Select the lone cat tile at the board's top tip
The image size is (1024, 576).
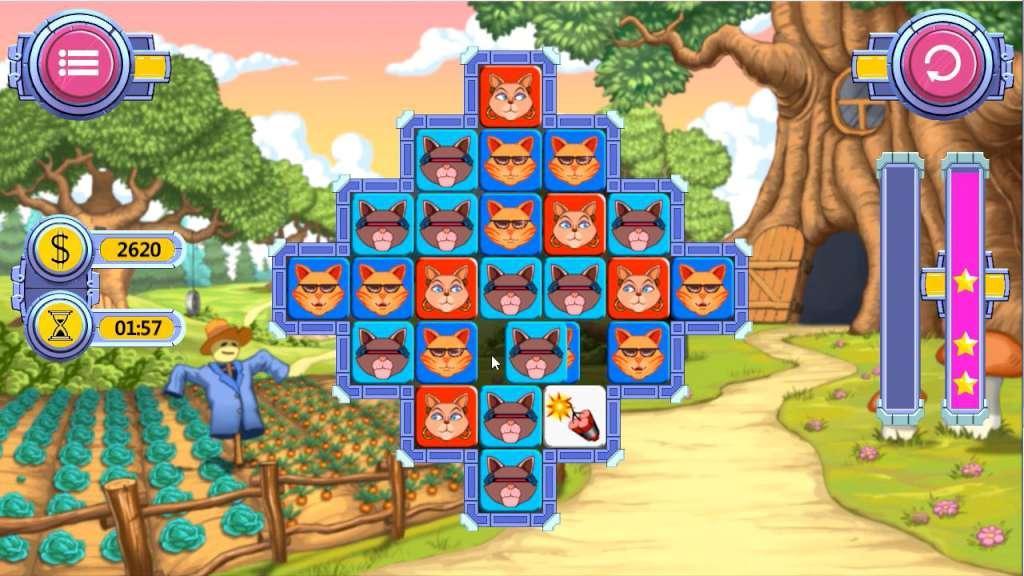coord(511,96)
